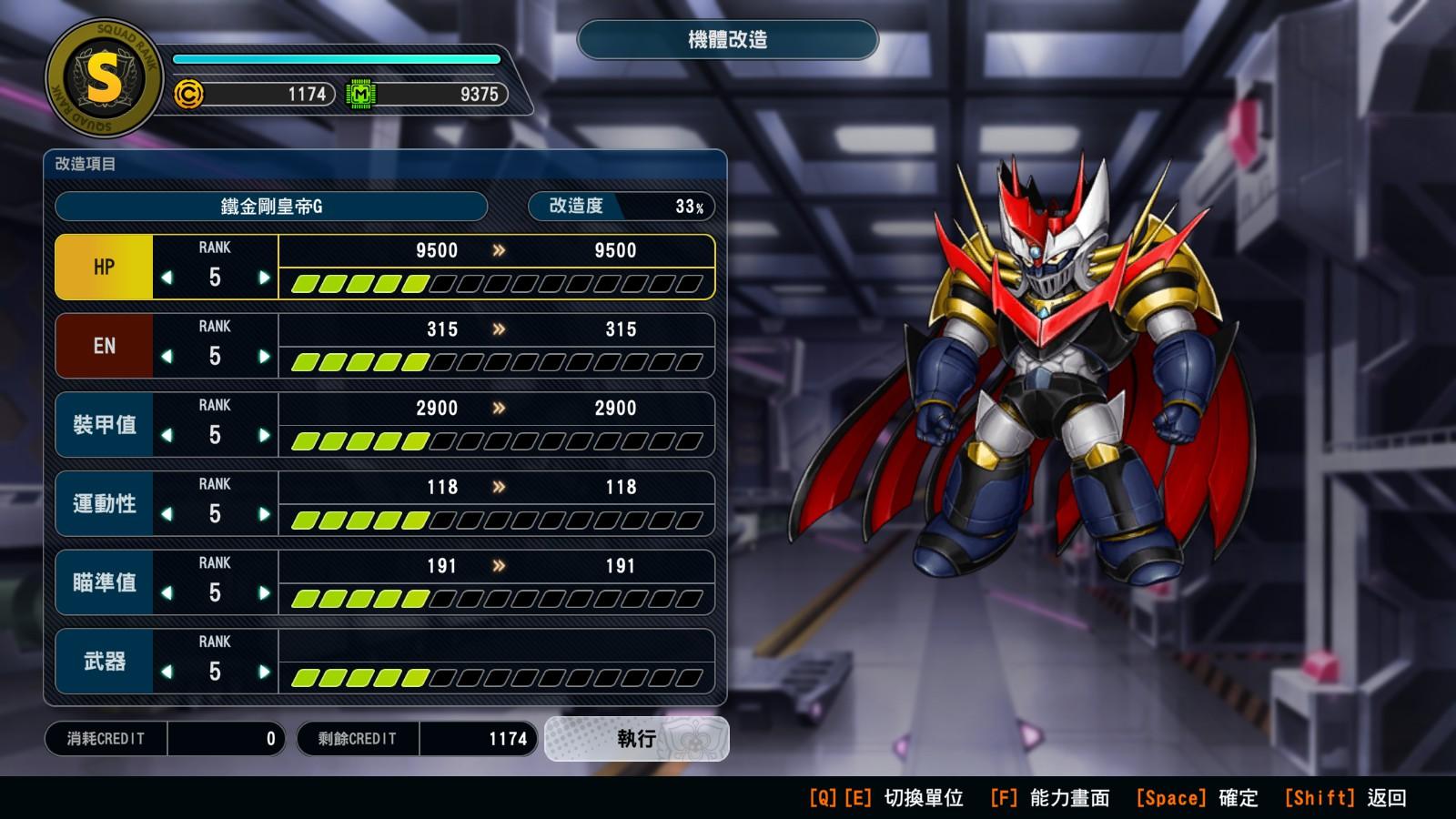Increase the 瞄準值 targeting rank
1456x819 pixels.
pos(264,593)
